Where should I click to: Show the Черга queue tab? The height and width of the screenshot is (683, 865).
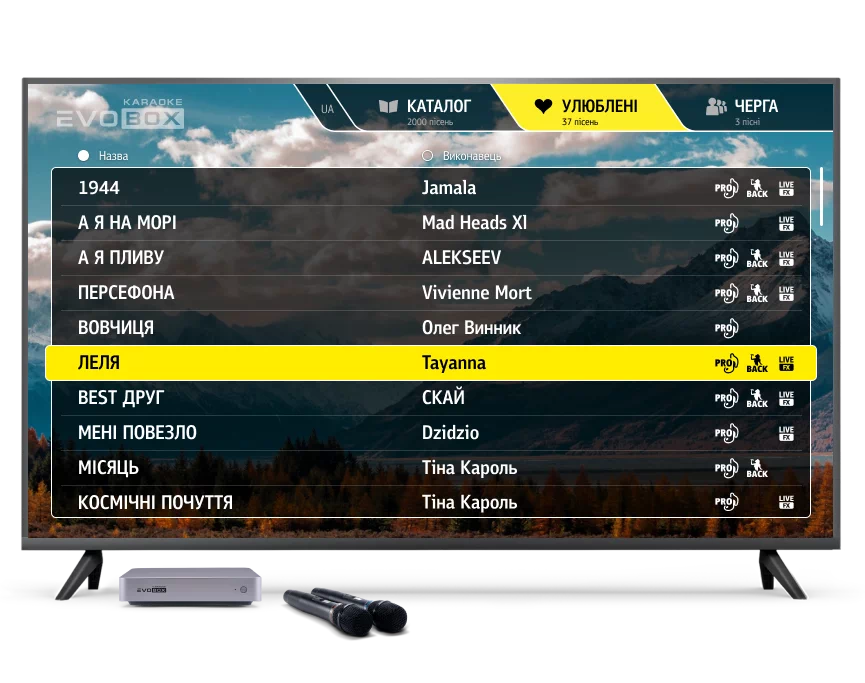742,108
